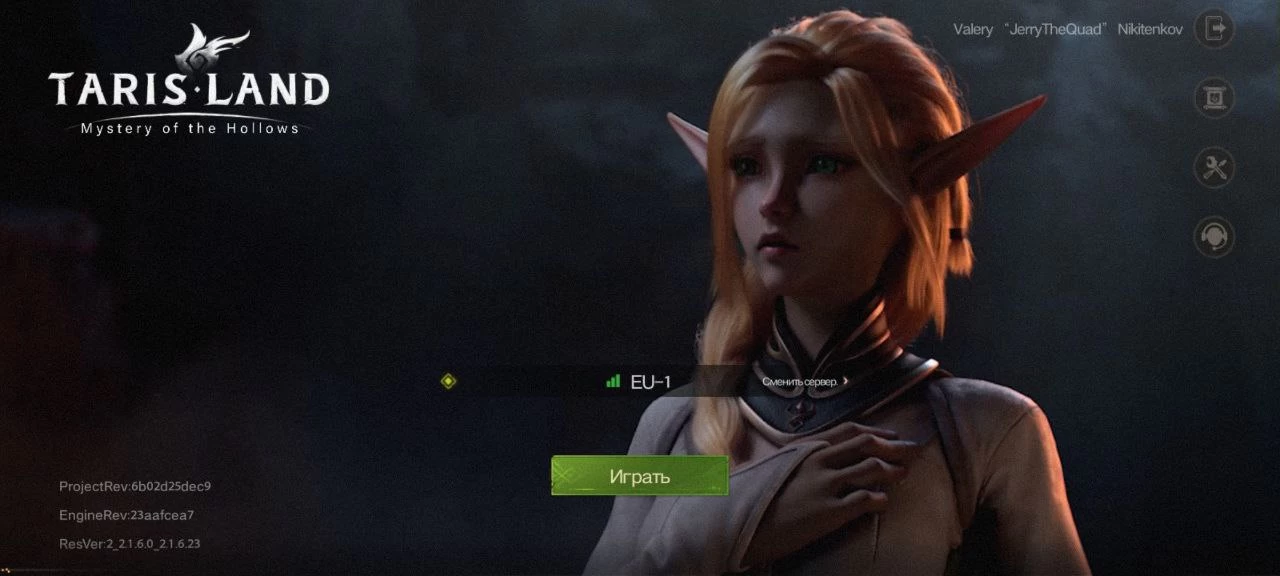
Task: Contact customer support headset icon
Action: pyautogui.click(x=1214, y=237)
